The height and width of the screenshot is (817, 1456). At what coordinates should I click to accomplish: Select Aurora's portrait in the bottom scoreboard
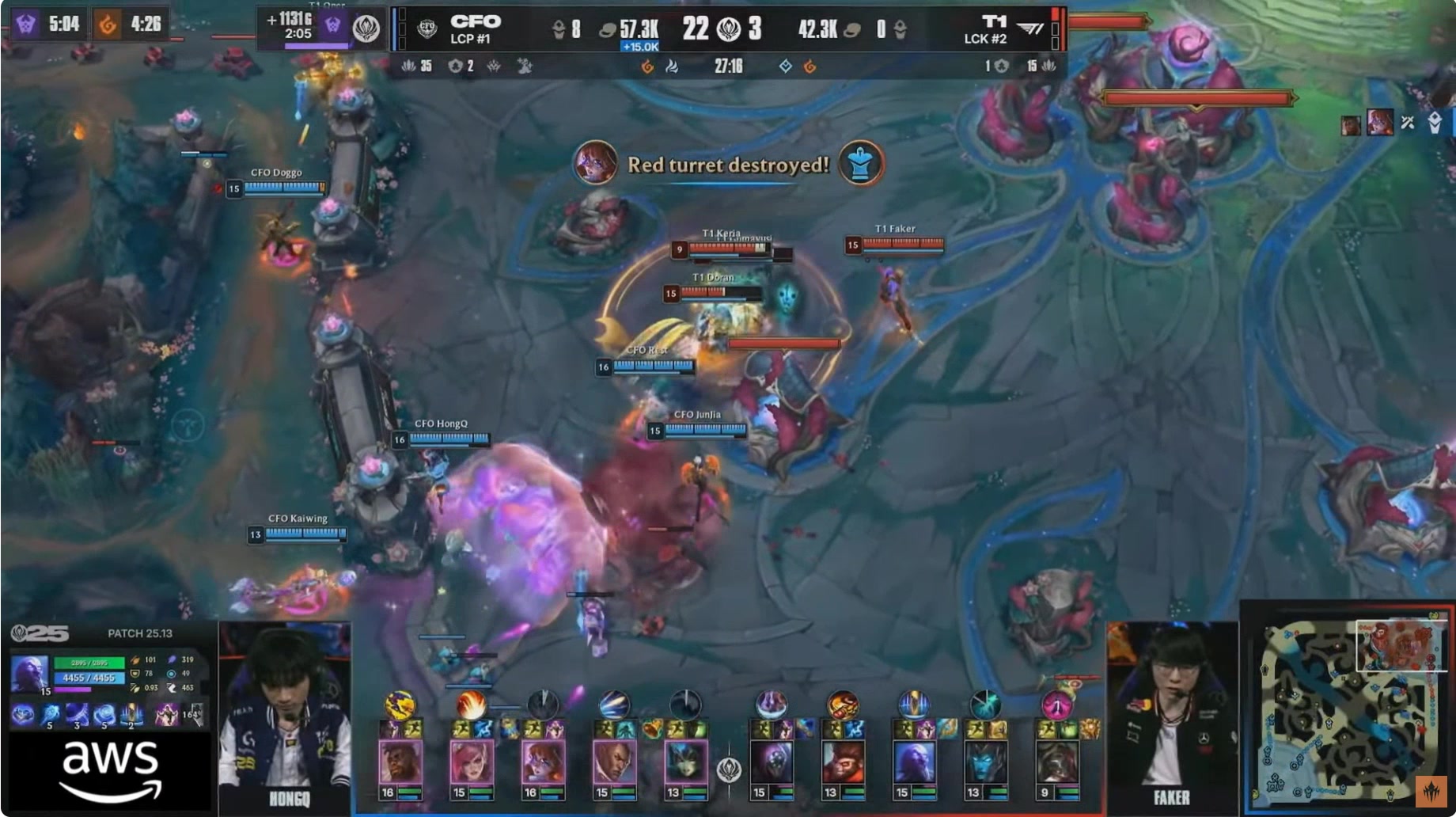pyautogui.click(x=542, y=762)
